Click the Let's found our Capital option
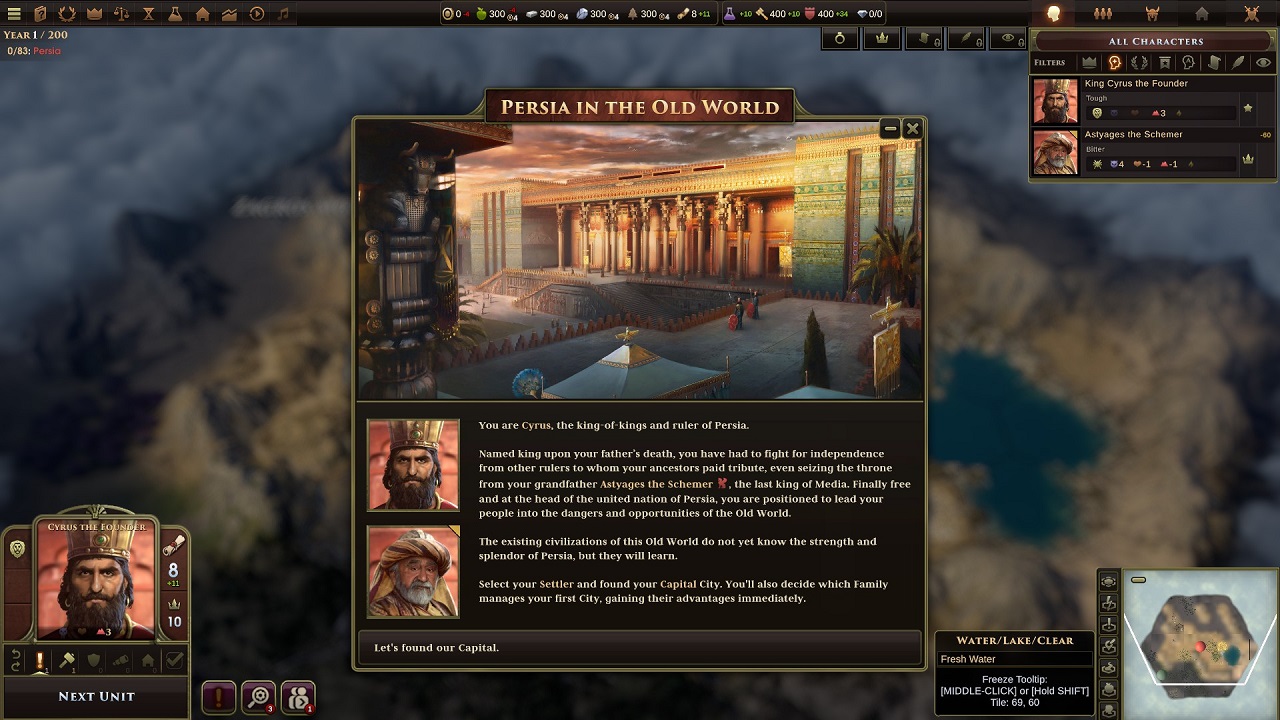Screen dimensions: 1280x720 tap(638, 647)
